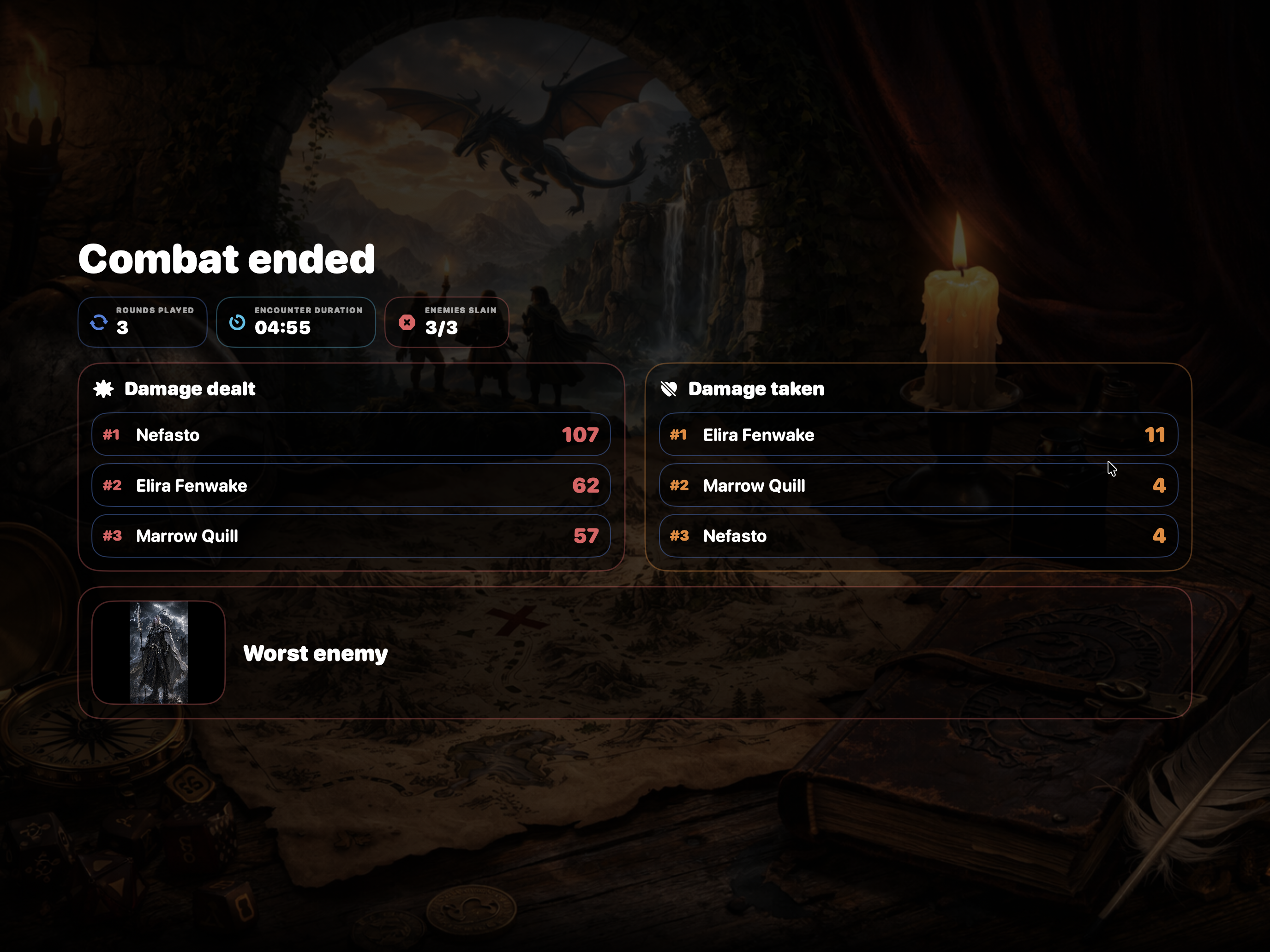Click the 3/3 enemies slain progress counter
The width and height of the screenshot is (1270, 952).
440,327
